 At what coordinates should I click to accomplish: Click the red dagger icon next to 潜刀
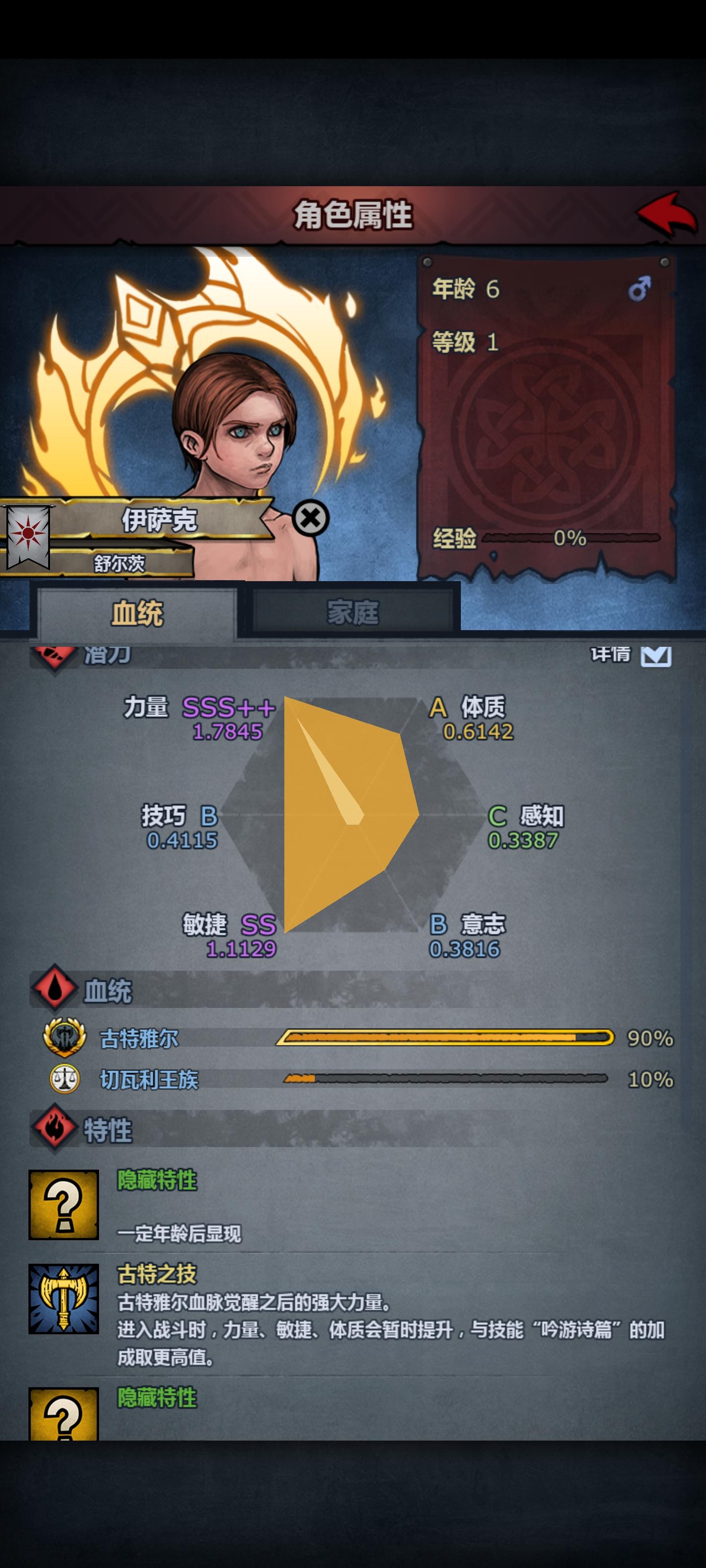(x=53, y=656)
